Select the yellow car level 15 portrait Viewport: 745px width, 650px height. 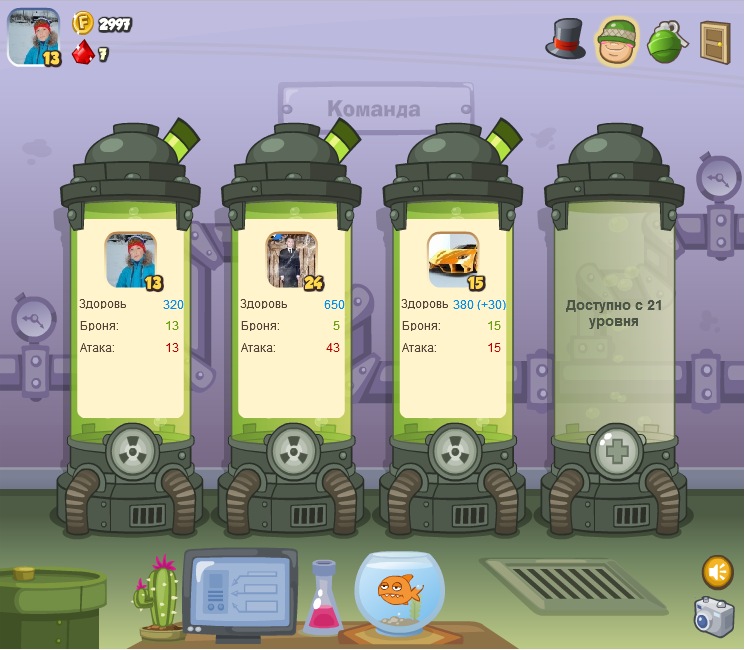[x=453, y=260]
